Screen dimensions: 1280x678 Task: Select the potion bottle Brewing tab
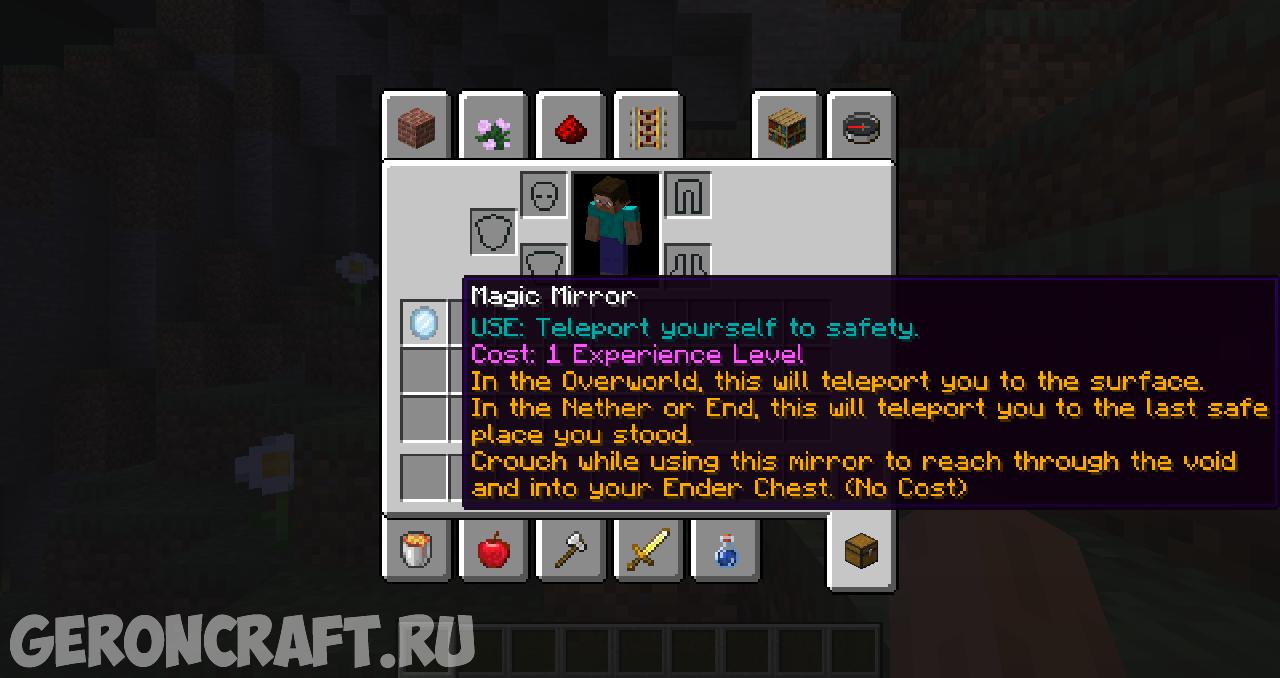tap(725, 548)
